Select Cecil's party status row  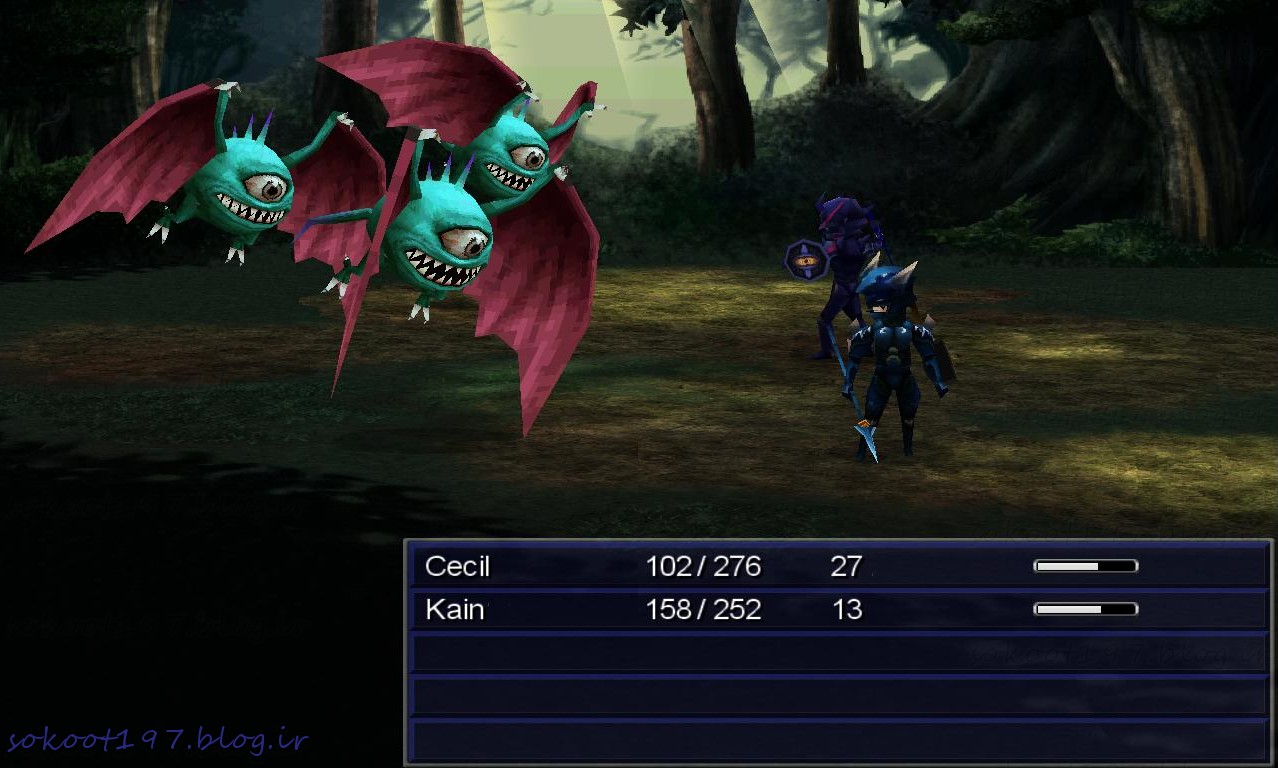(838, 567)
